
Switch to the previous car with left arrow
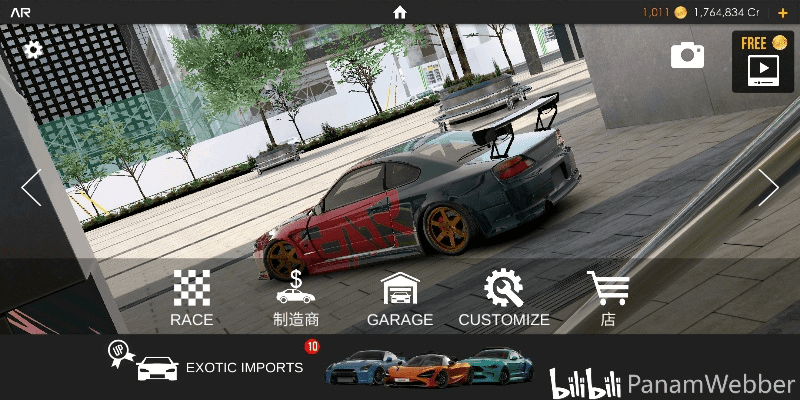point(31,188)
